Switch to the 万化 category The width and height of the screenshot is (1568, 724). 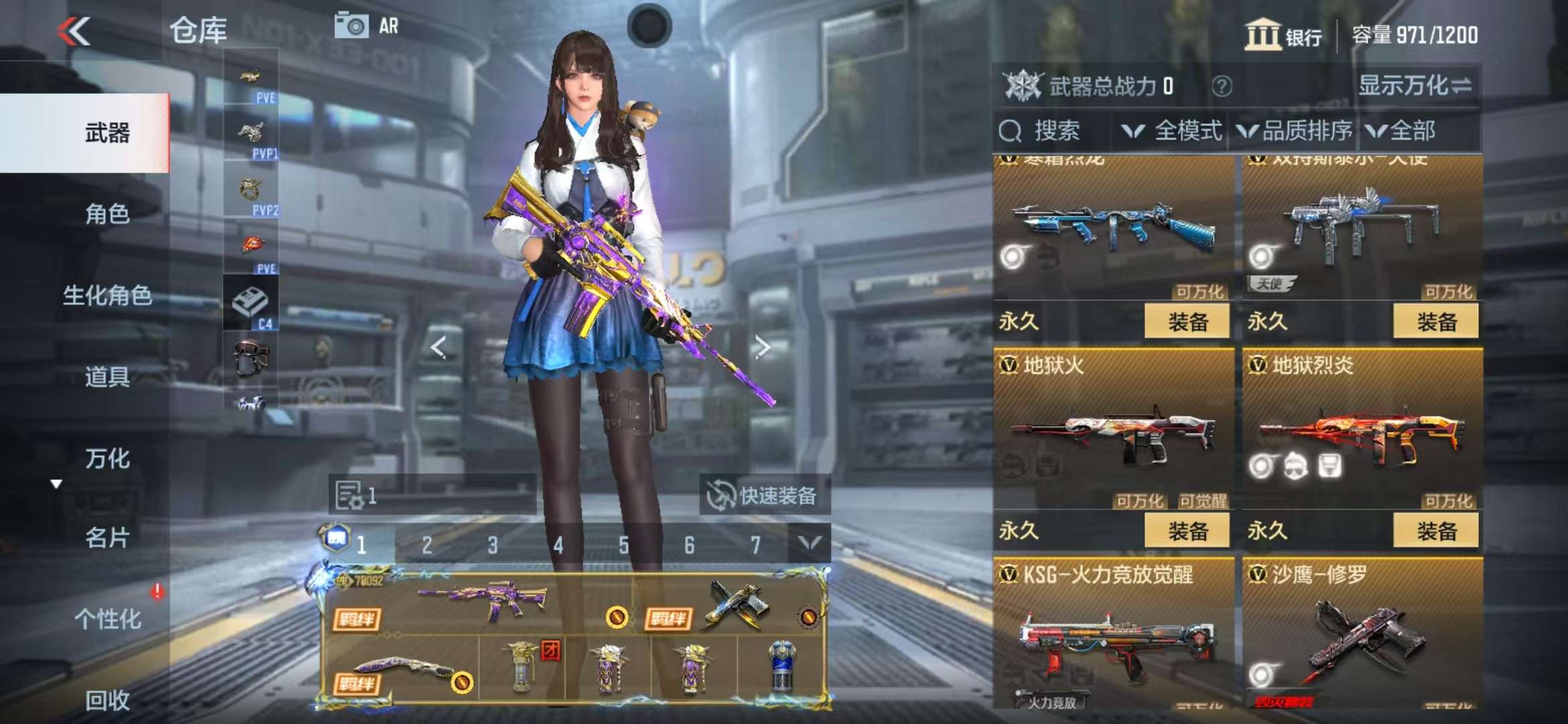(107, 459)
